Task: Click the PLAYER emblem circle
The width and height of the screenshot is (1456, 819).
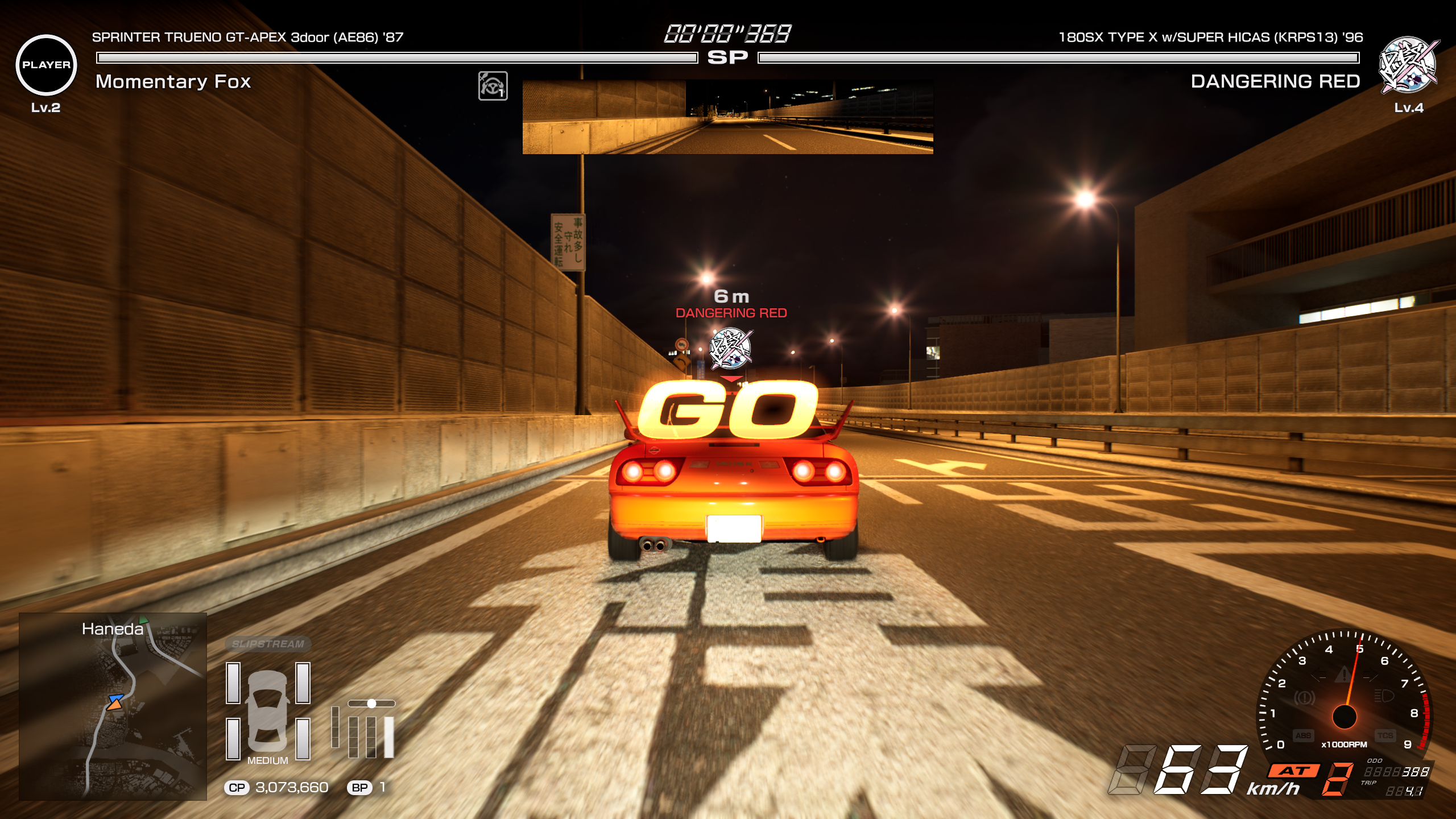Action: pos(46,63)
